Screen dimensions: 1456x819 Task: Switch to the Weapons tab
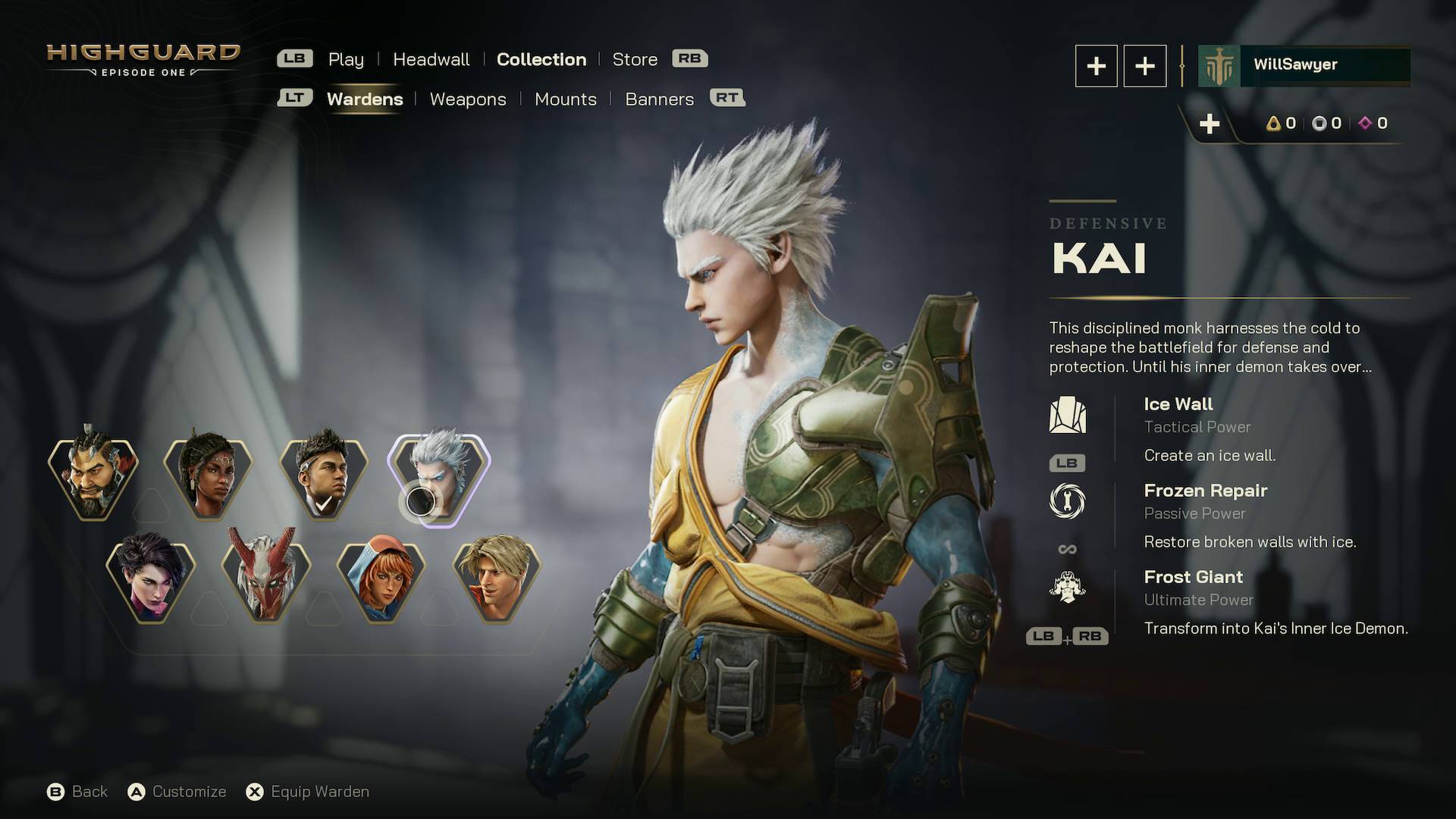(x=468, y=99)
